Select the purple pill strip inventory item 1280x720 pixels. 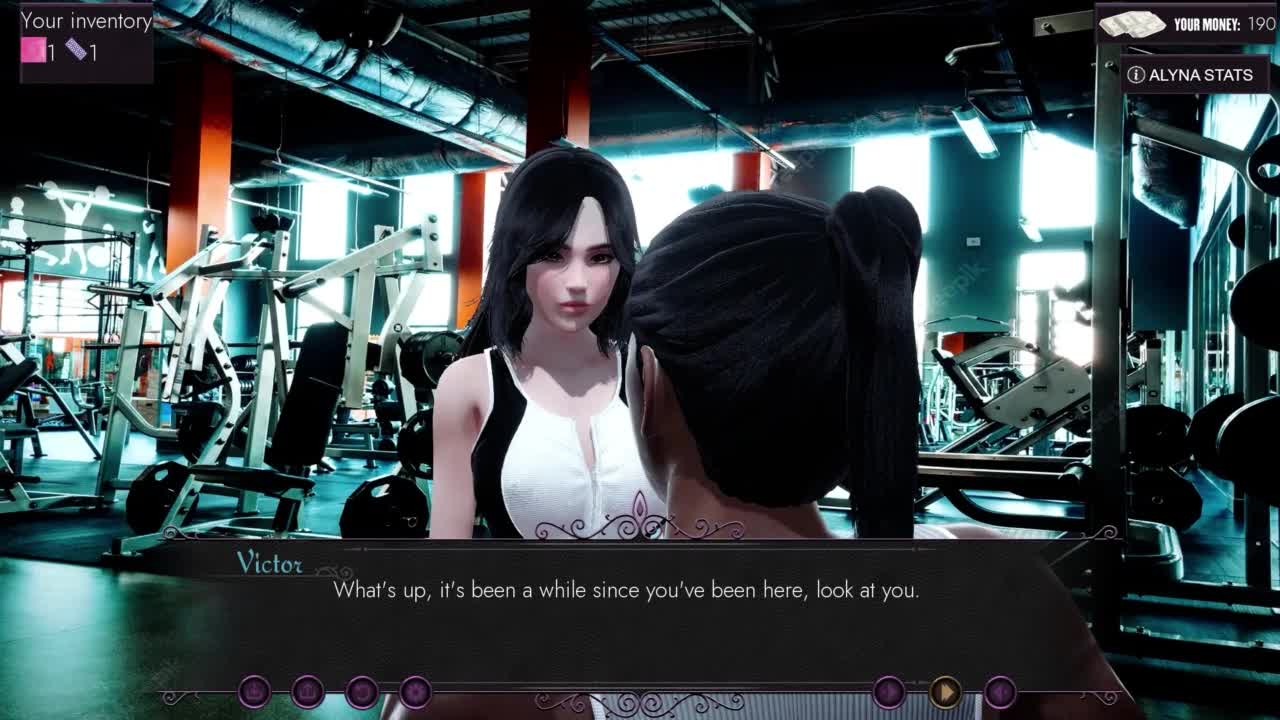click(x=77, y=51)
